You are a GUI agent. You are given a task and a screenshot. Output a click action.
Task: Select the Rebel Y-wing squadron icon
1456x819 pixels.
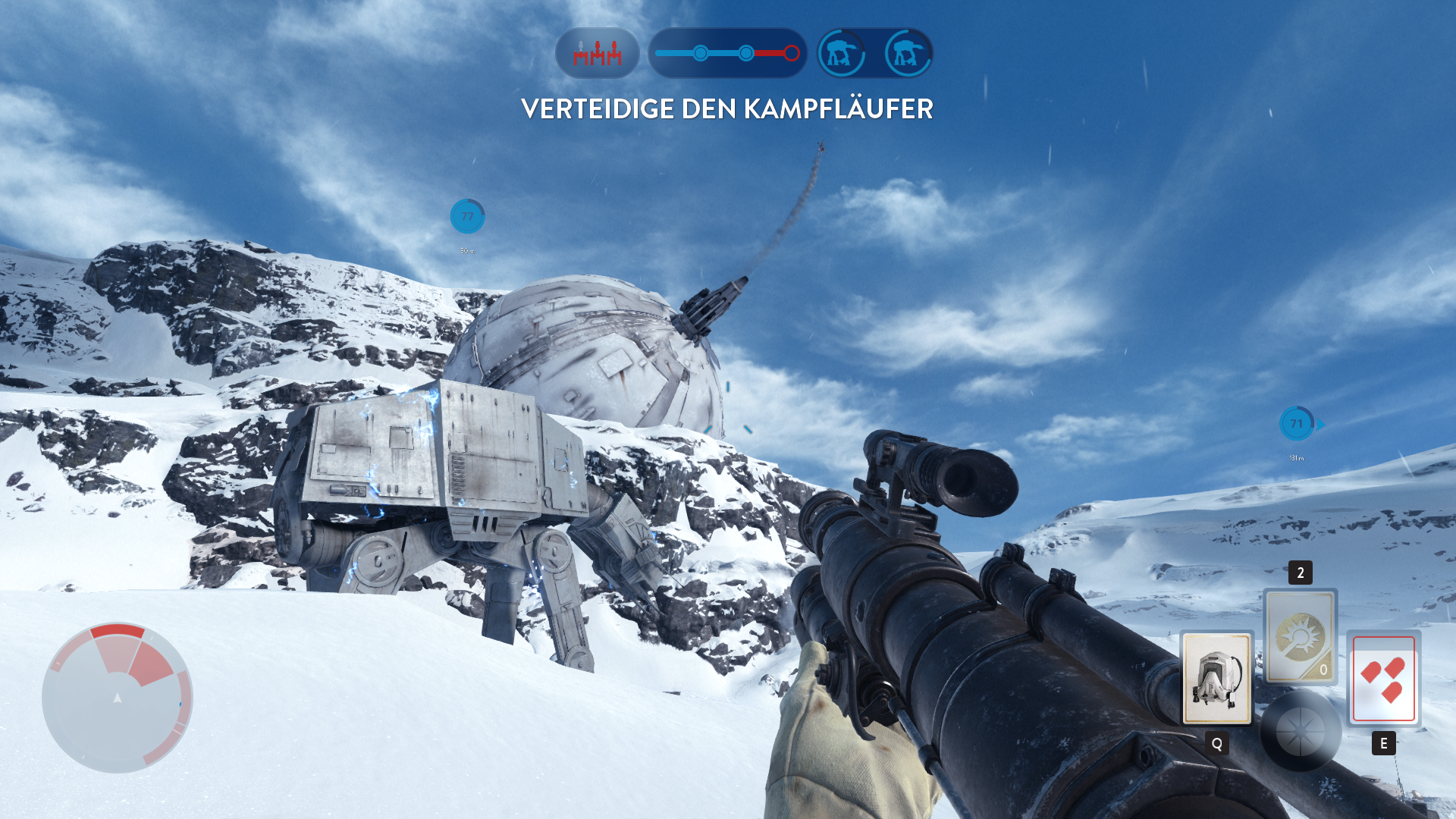(597, 54)
